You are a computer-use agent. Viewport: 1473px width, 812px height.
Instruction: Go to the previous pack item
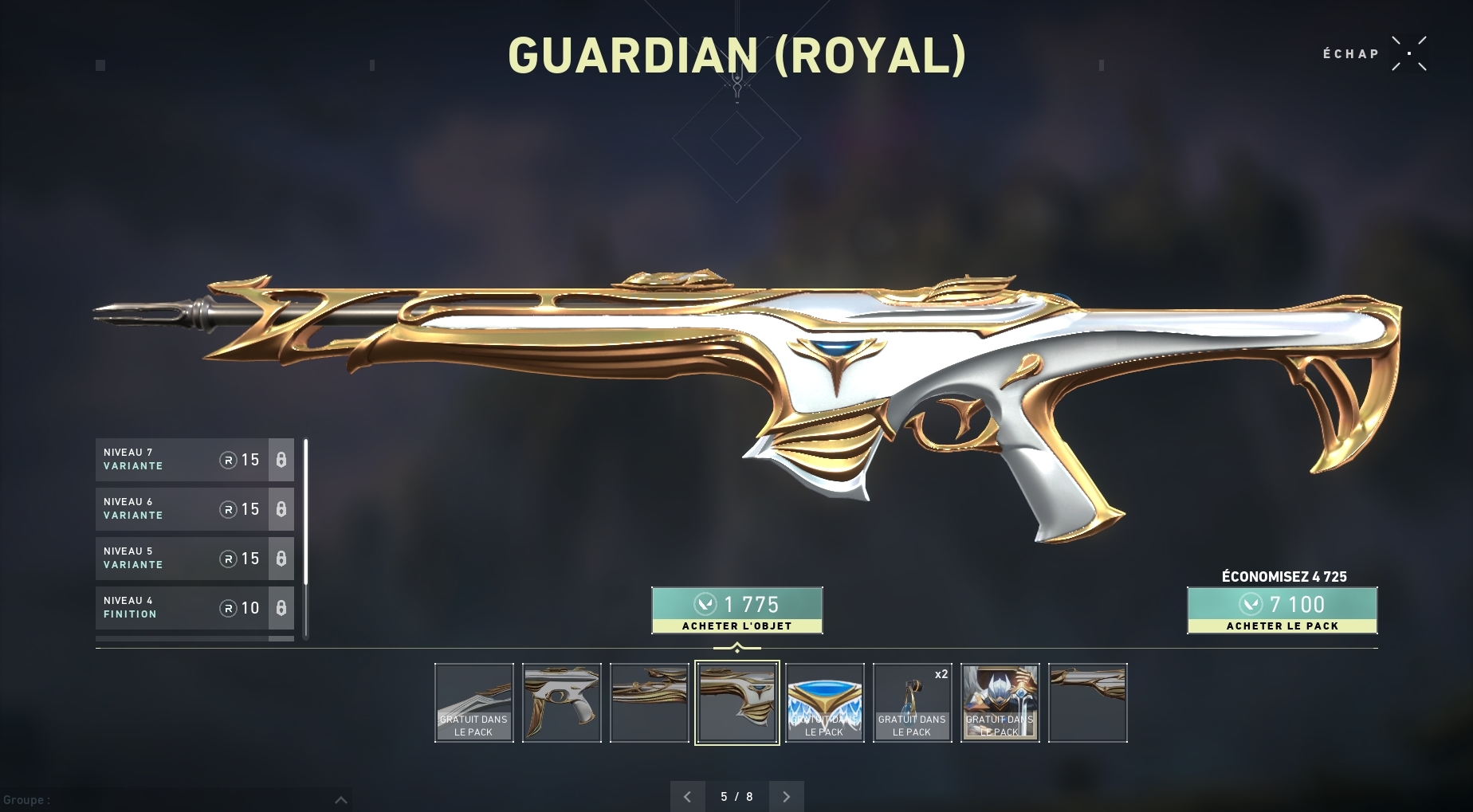click(687, 796)
